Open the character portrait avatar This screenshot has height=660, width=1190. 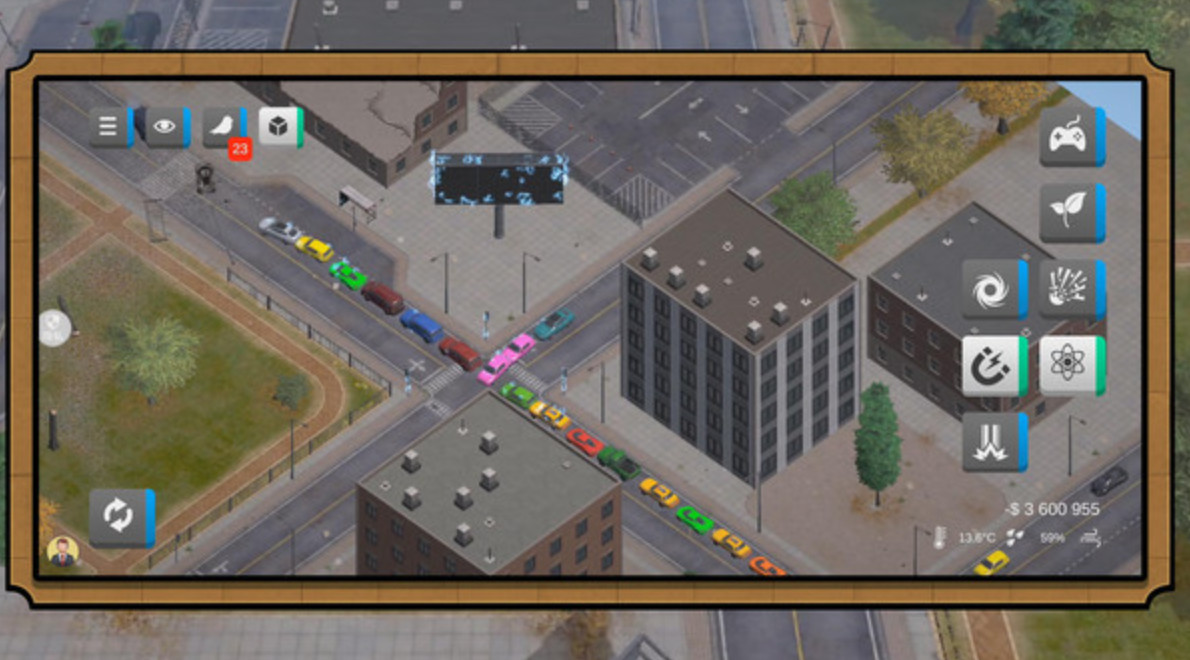[63, 552]
